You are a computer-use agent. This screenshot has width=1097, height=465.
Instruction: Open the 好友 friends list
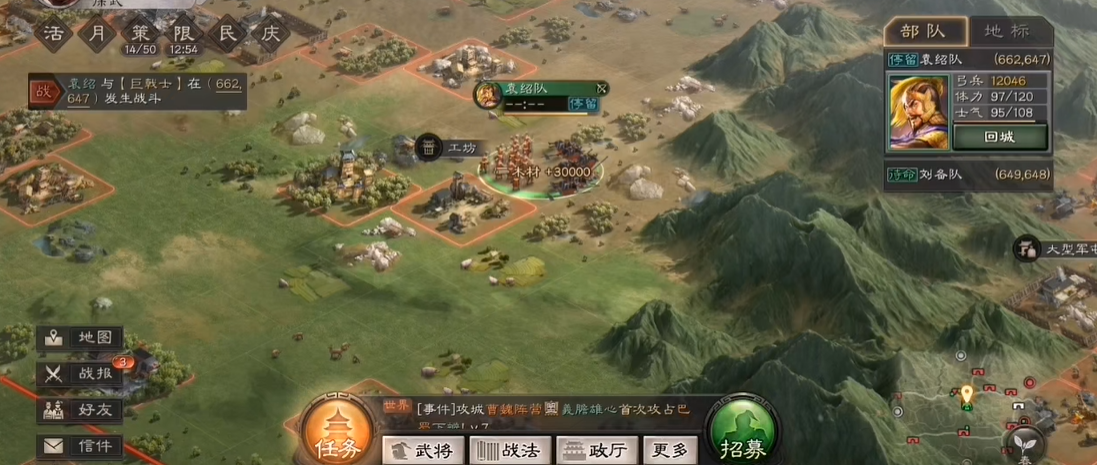coord(82,410)
